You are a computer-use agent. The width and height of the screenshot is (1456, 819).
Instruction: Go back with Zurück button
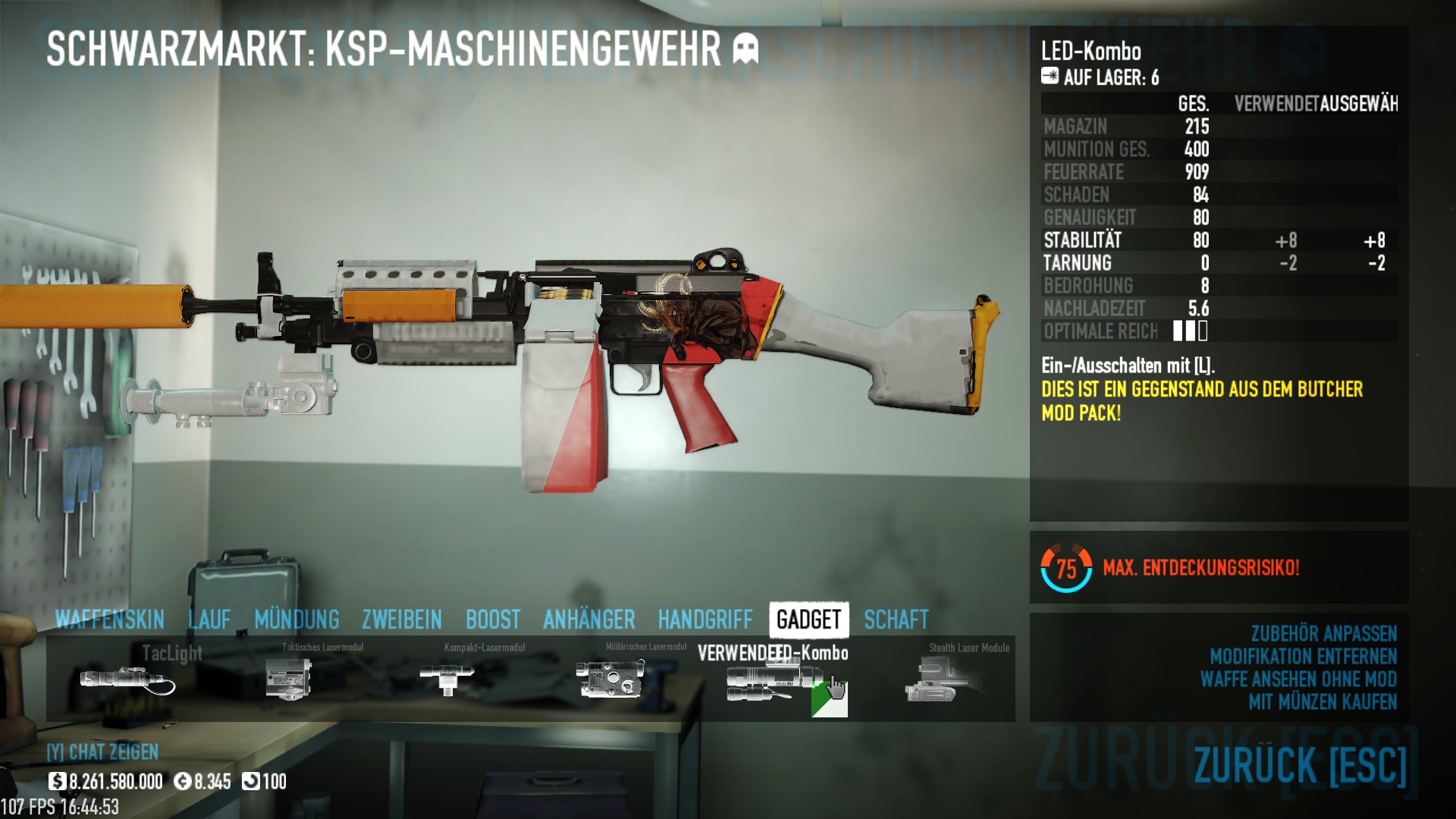(1300, 764)
